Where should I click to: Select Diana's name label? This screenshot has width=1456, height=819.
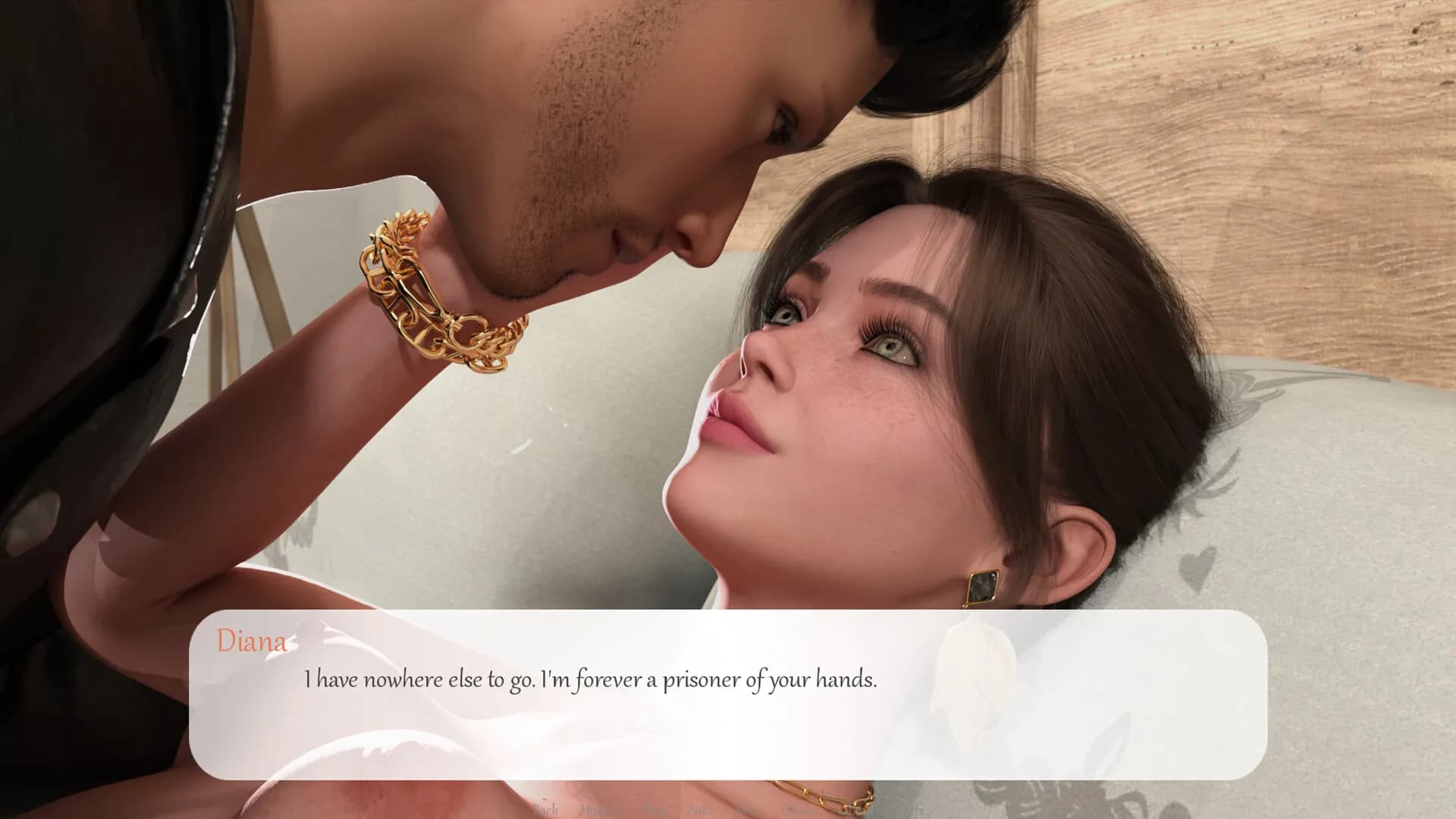(251, 642)
